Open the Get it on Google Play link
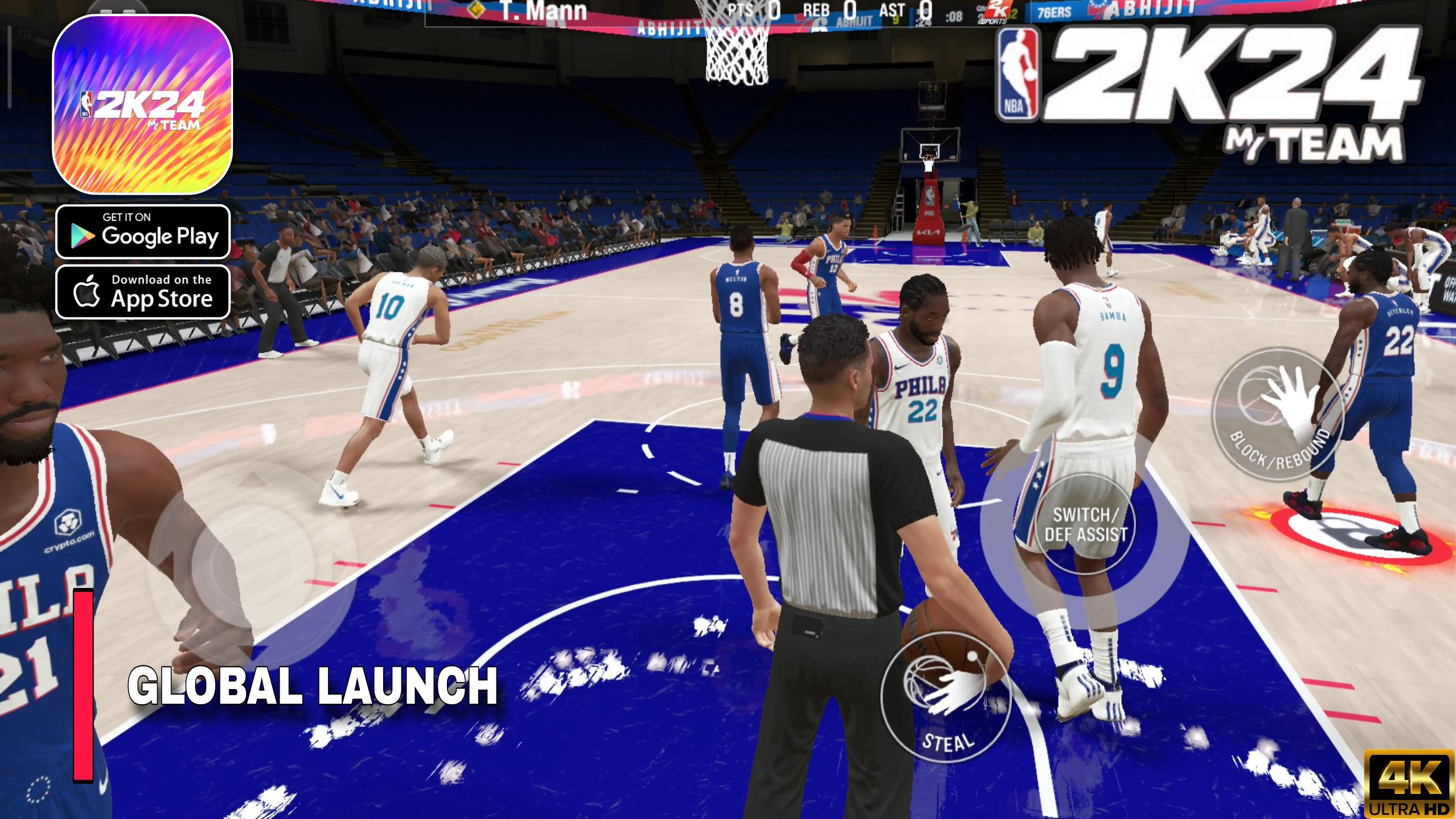This screenshot has width=1456, height=819. (x=143, y=232)
